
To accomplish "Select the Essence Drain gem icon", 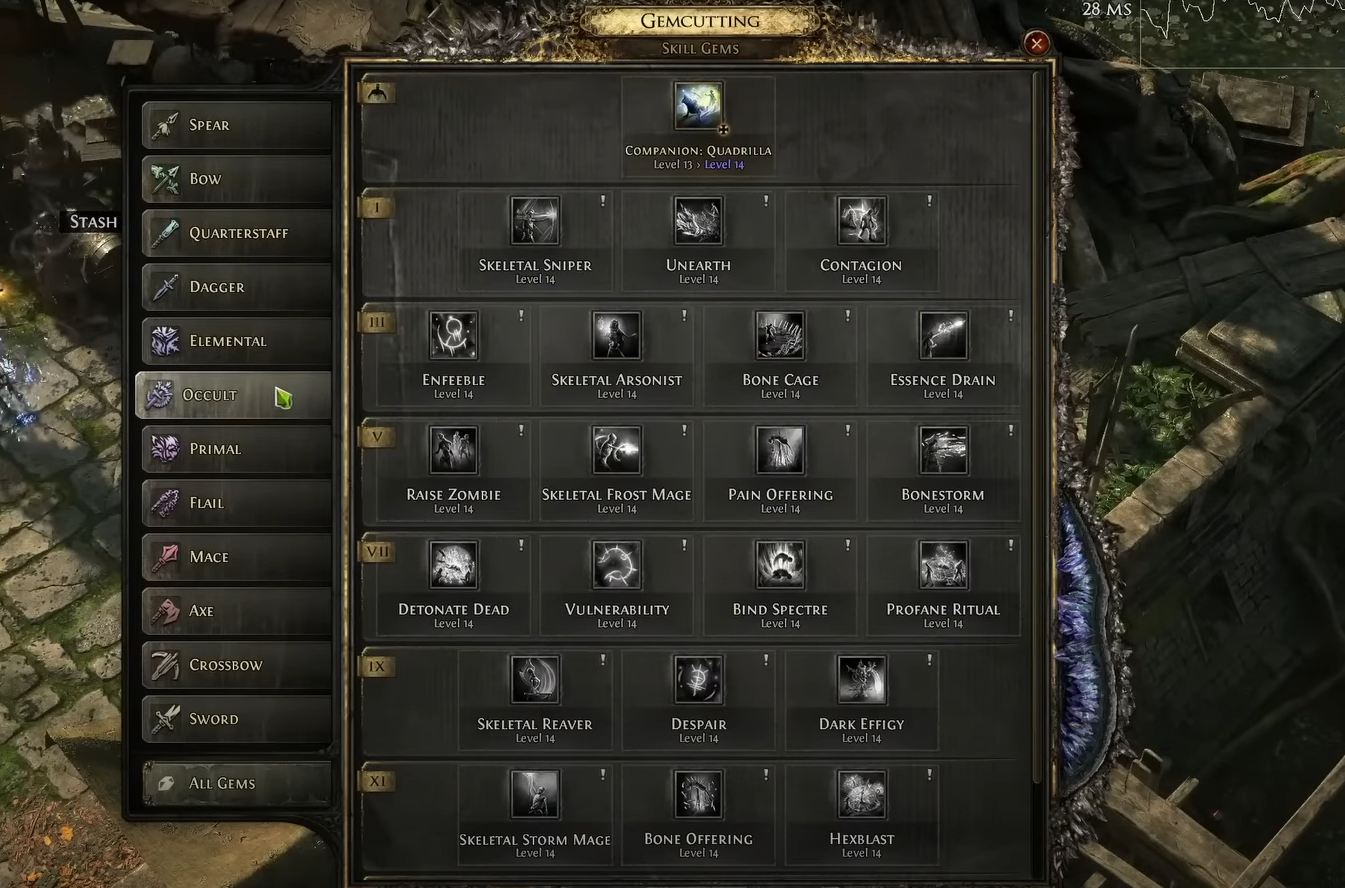I will coord(943,336).
